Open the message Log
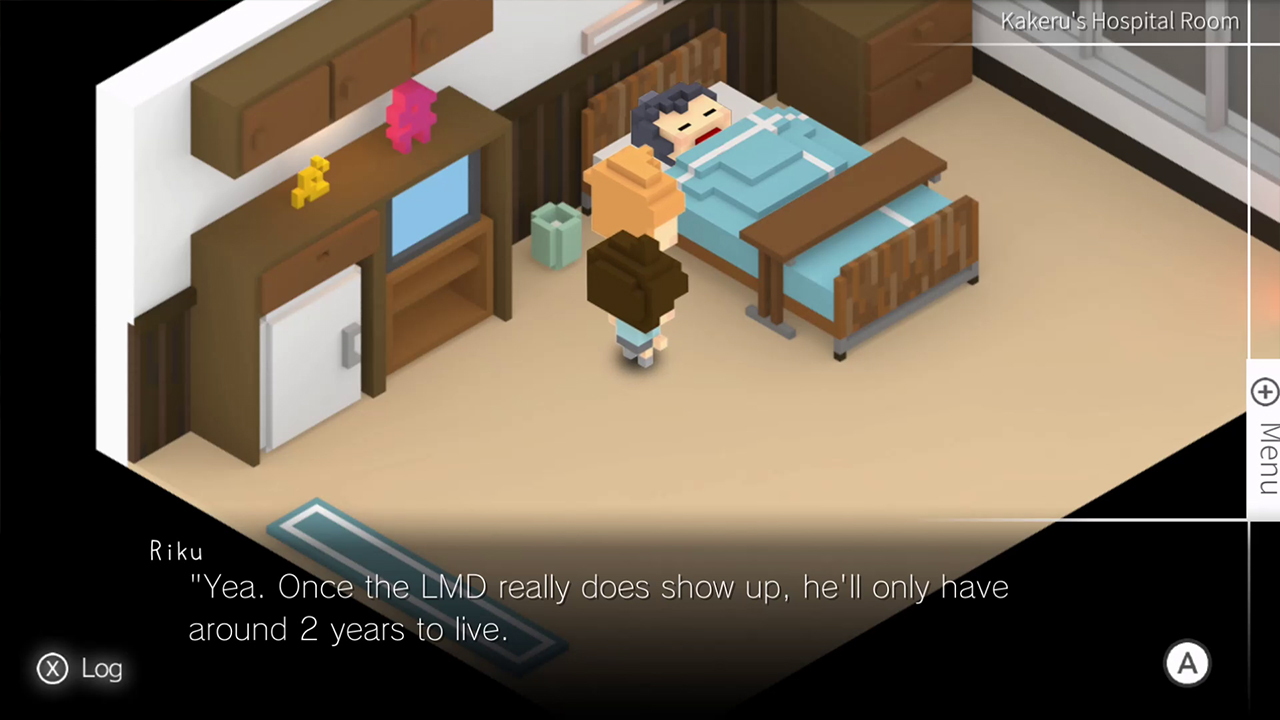The height and width of the screenshot is (720, 1280). coord(101,668)
